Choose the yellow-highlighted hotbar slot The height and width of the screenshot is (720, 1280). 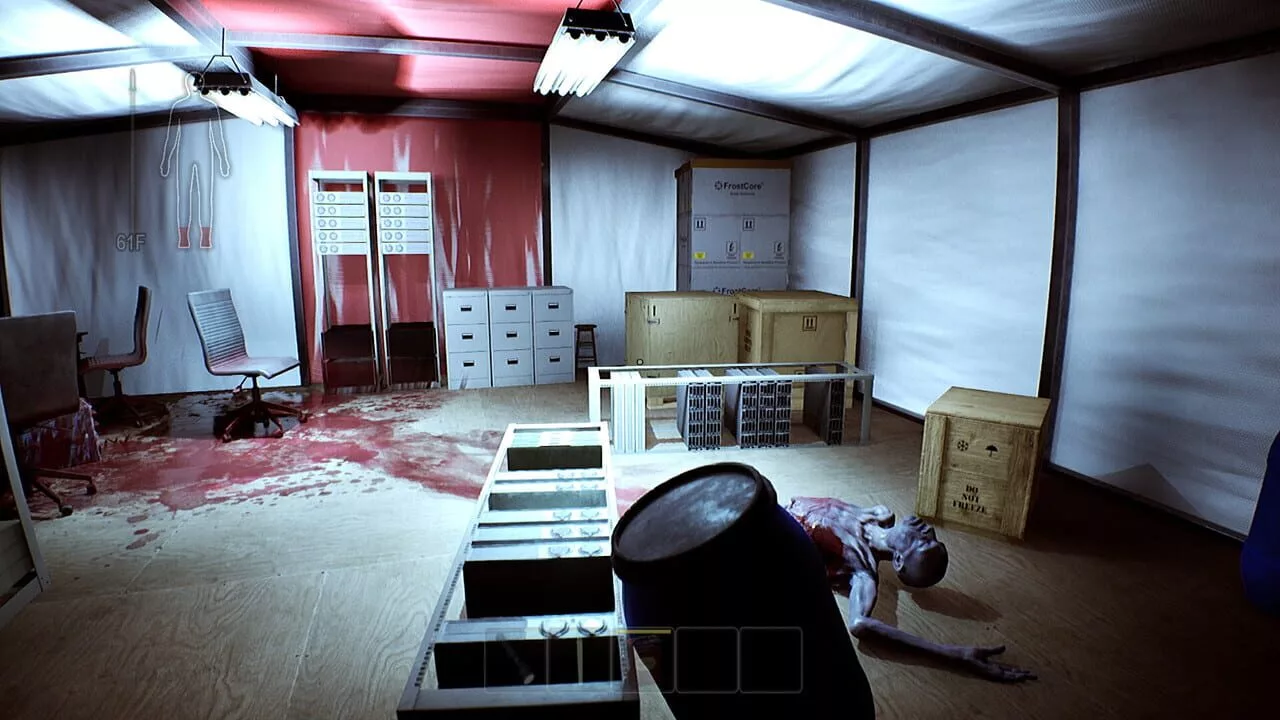click(x=643, y=659)
